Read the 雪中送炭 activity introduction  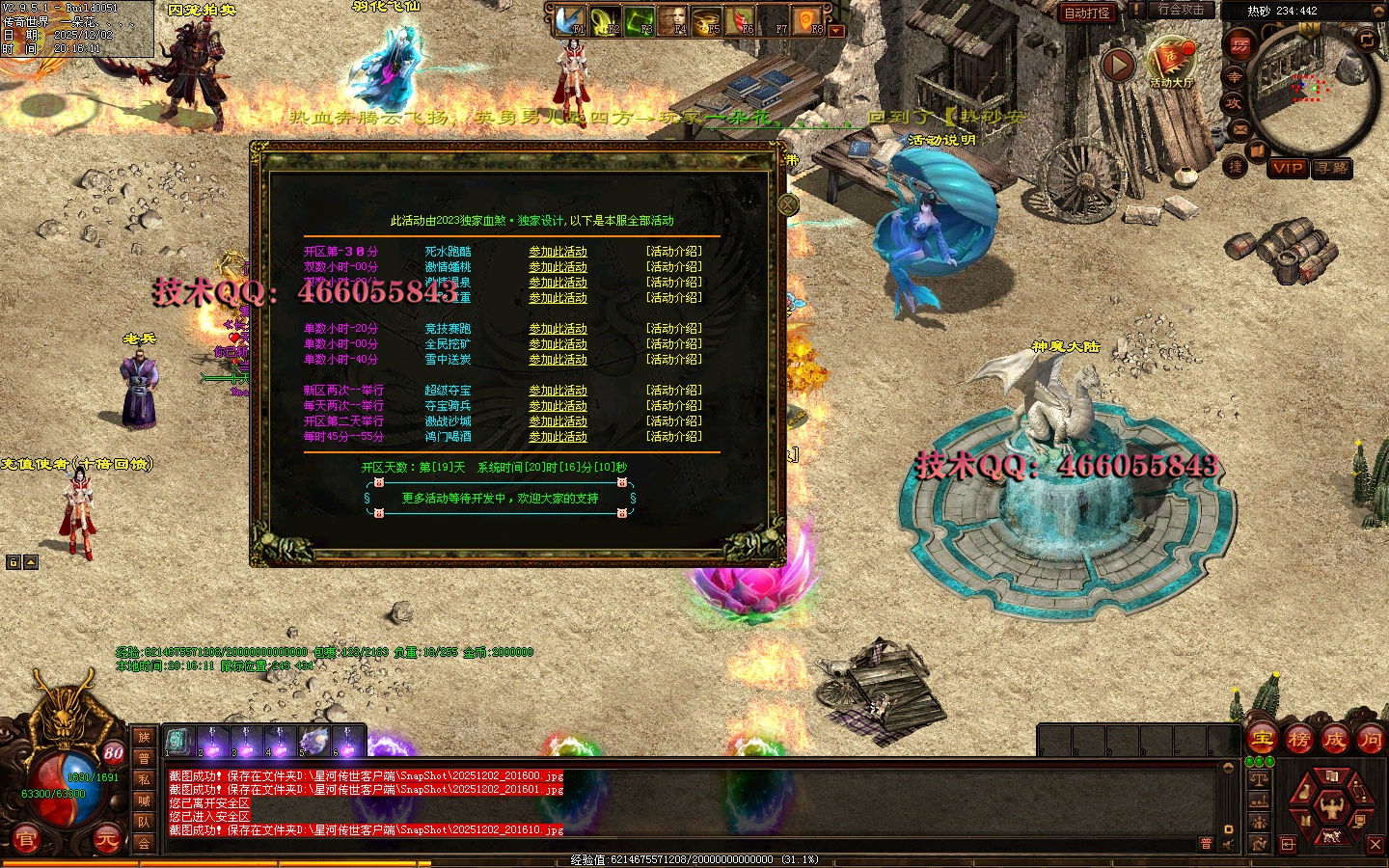[x=674, y=360]
